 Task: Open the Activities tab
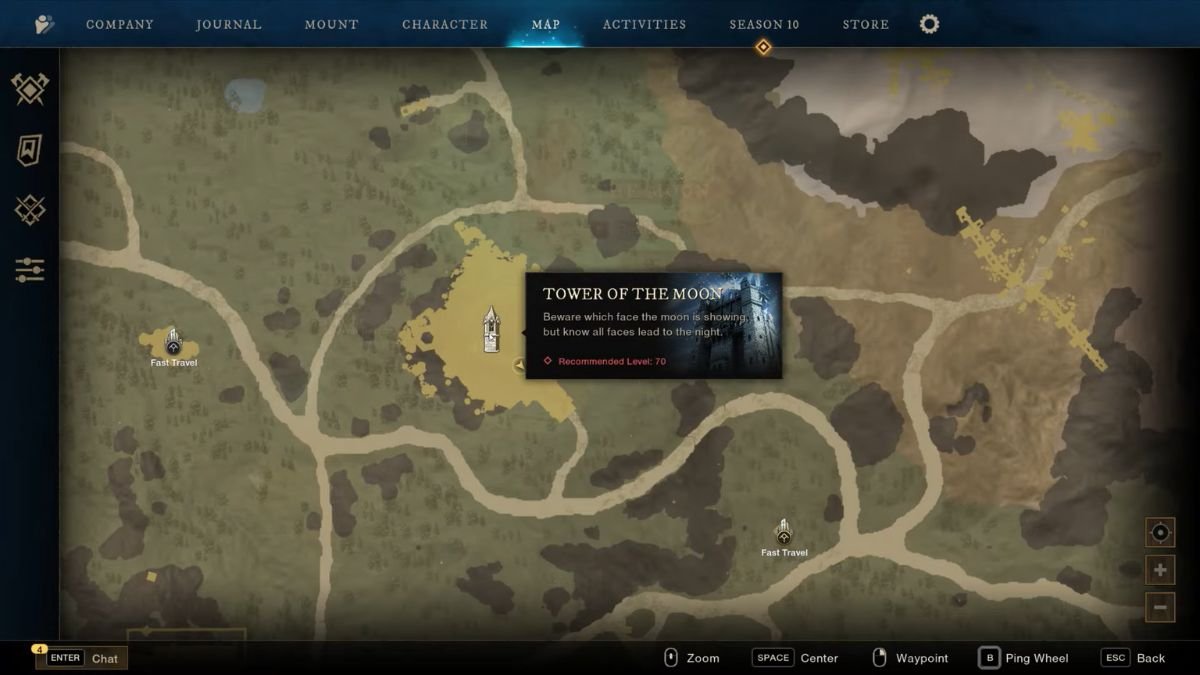[644, 24]
